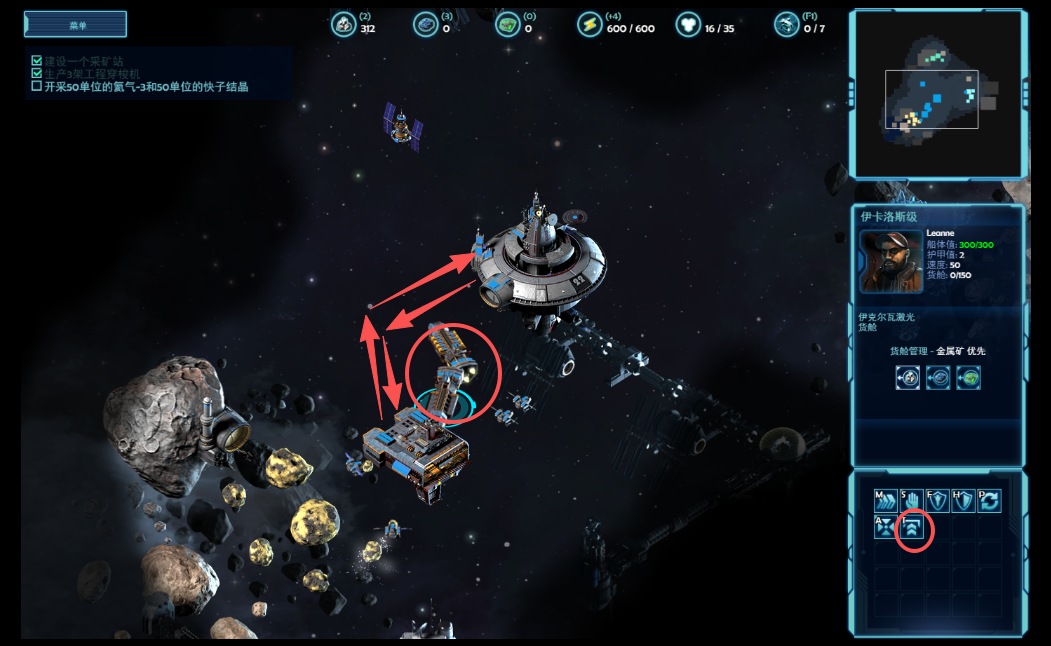Select the Attack command (A)
Screen dimensions: 1051x646
885,527
